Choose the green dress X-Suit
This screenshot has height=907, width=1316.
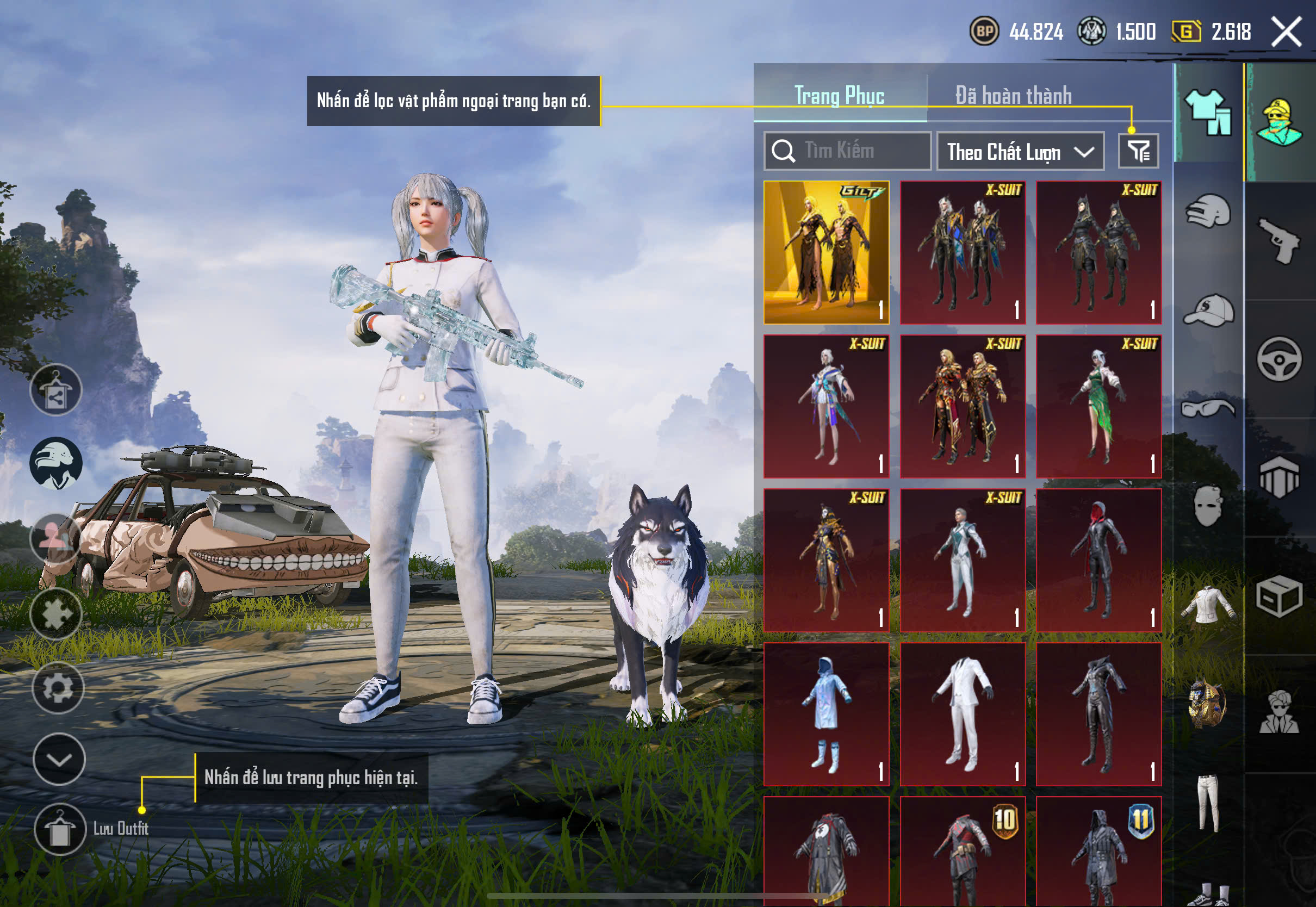point(1098,406)
